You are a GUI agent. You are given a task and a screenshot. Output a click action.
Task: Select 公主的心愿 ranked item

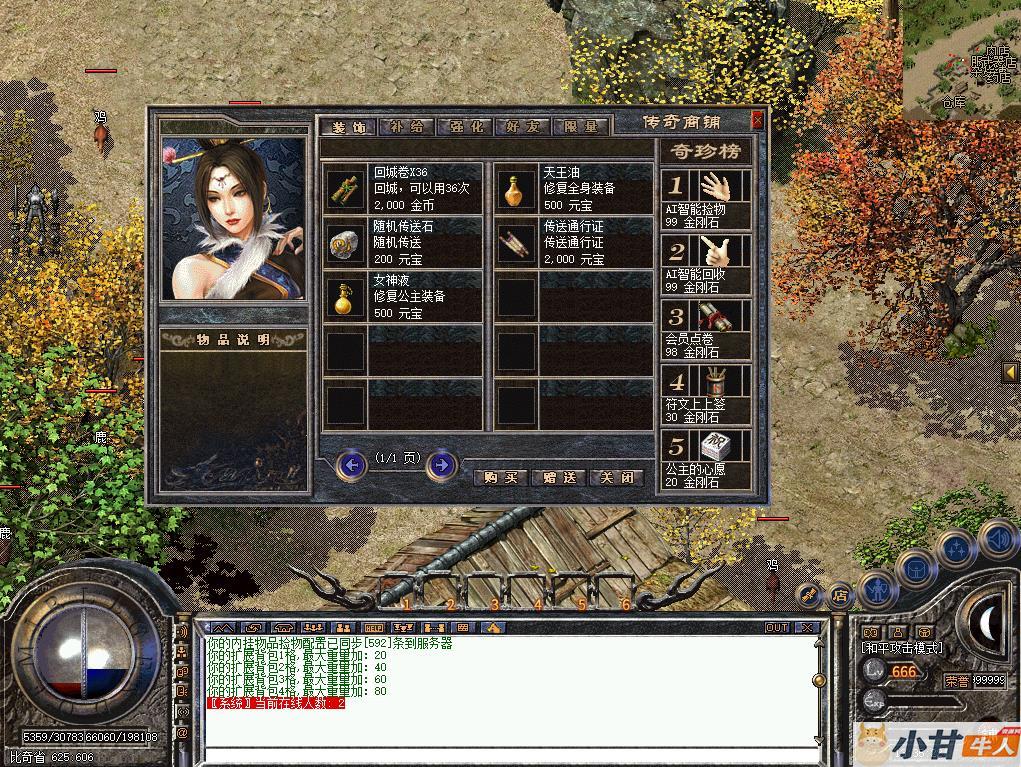706,459
